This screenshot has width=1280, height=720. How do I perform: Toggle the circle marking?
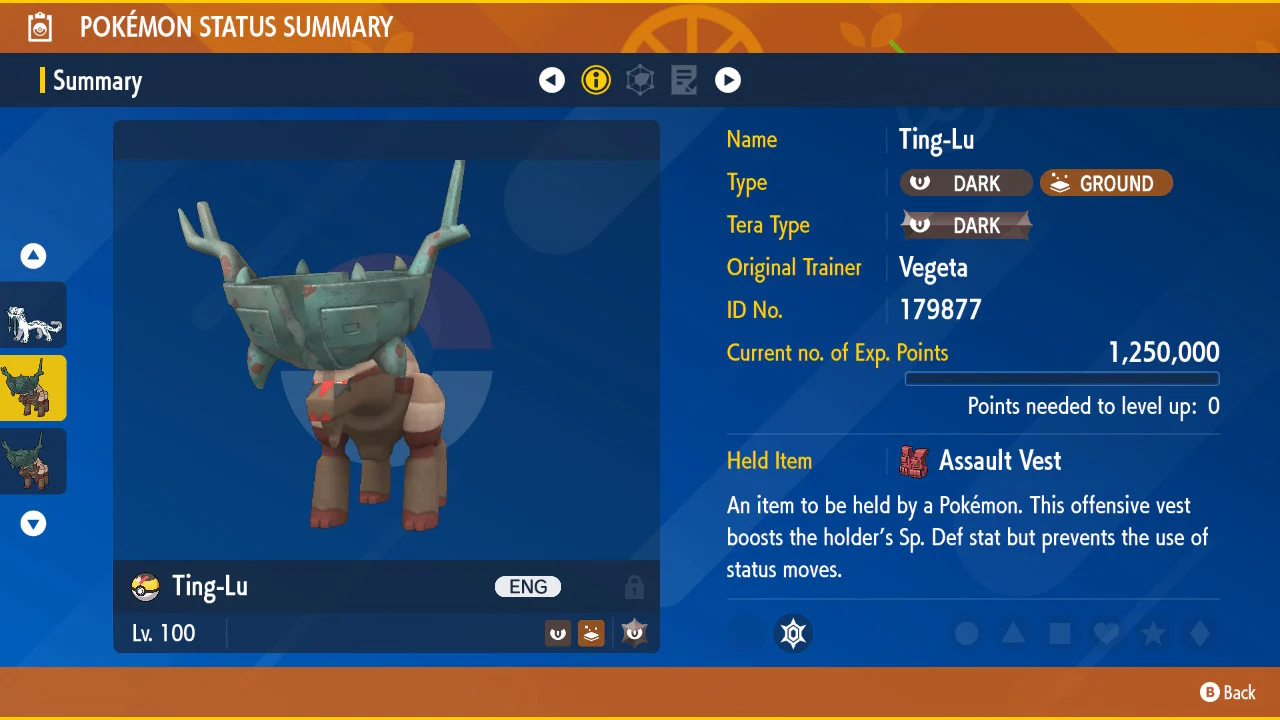pyautogui.click(x=966, y=633)
